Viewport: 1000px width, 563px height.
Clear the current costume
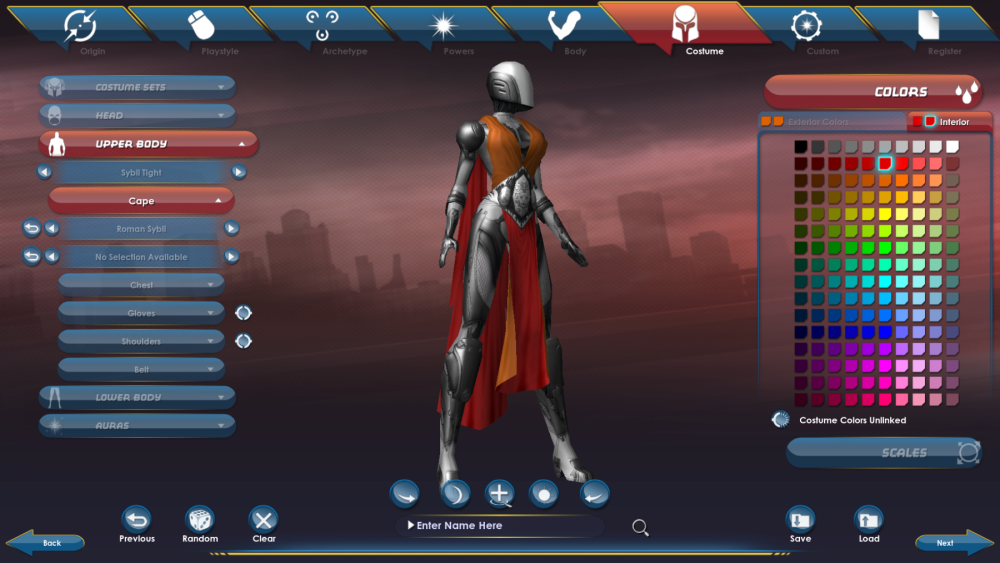click(264, 520)
